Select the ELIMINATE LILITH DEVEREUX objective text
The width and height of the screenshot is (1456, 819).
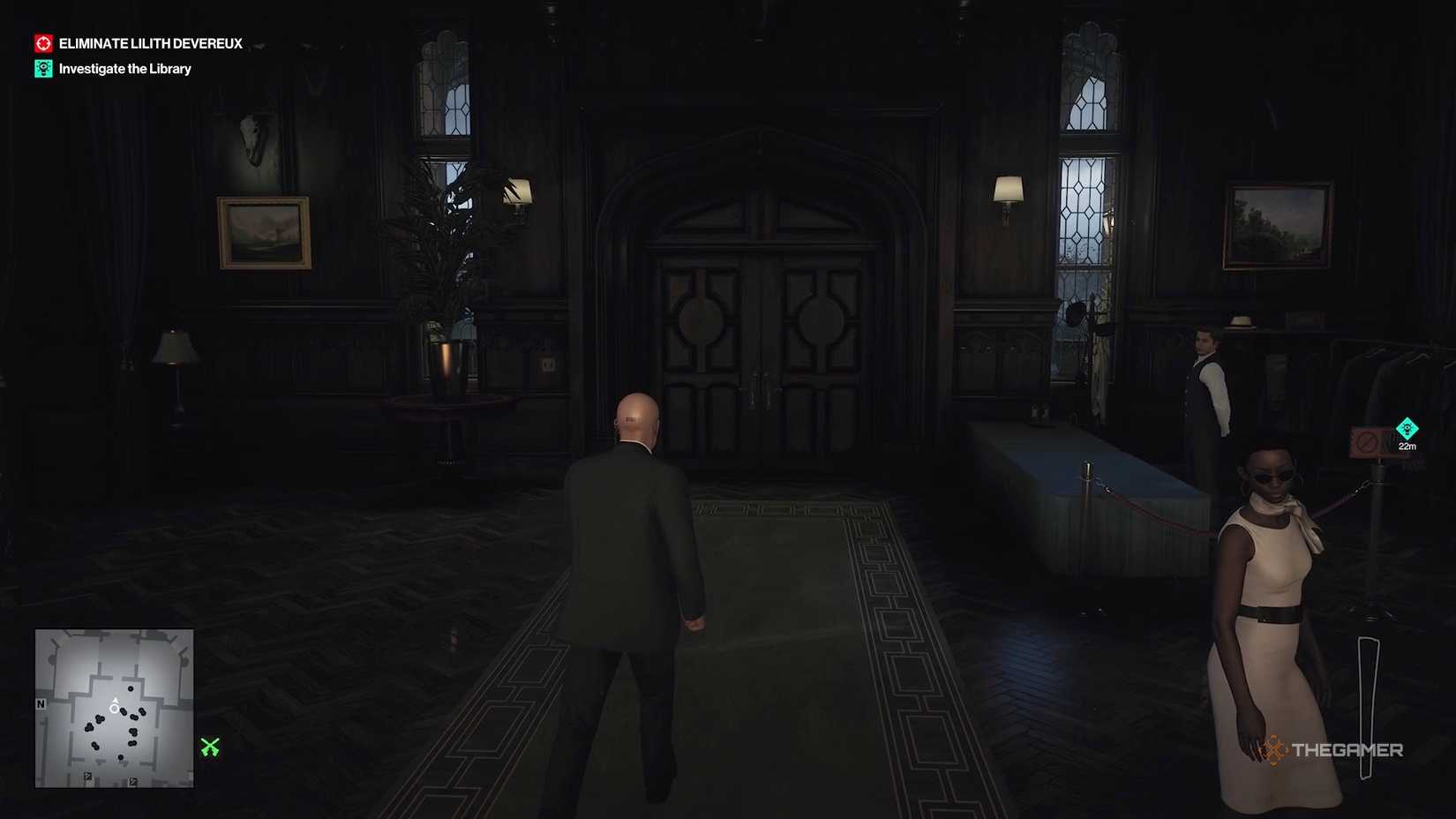pyautogui.click(x=149, y=42)
